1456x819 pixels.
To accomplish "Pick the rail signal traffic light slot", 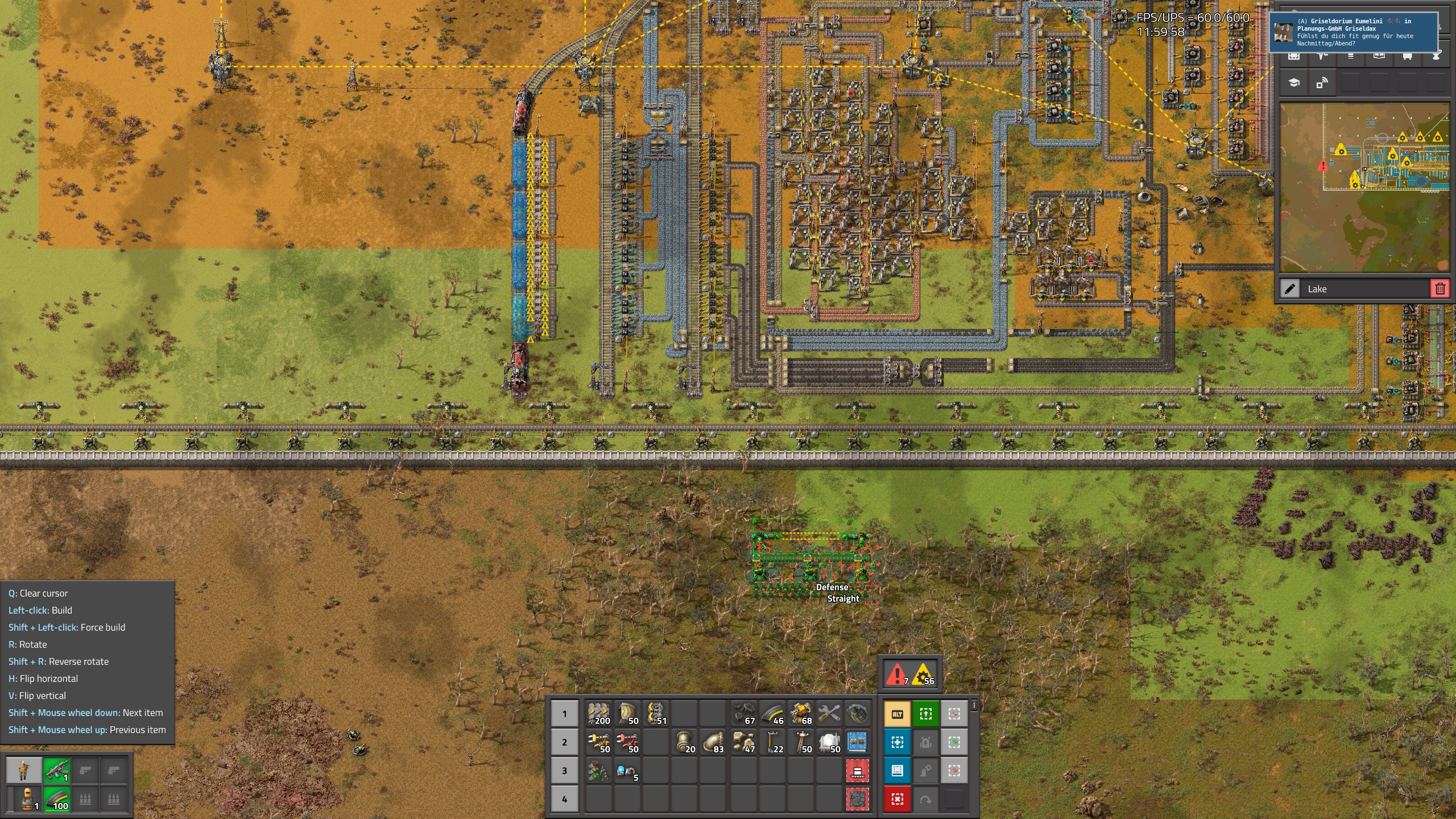I will point(599,771).
